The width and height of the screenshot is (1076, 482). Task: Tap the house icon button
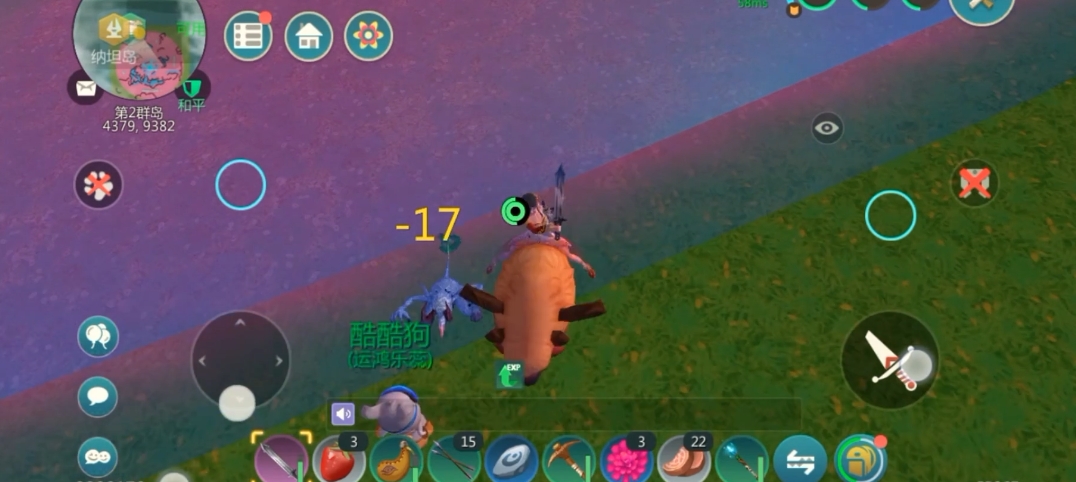[x=309, y=37]
